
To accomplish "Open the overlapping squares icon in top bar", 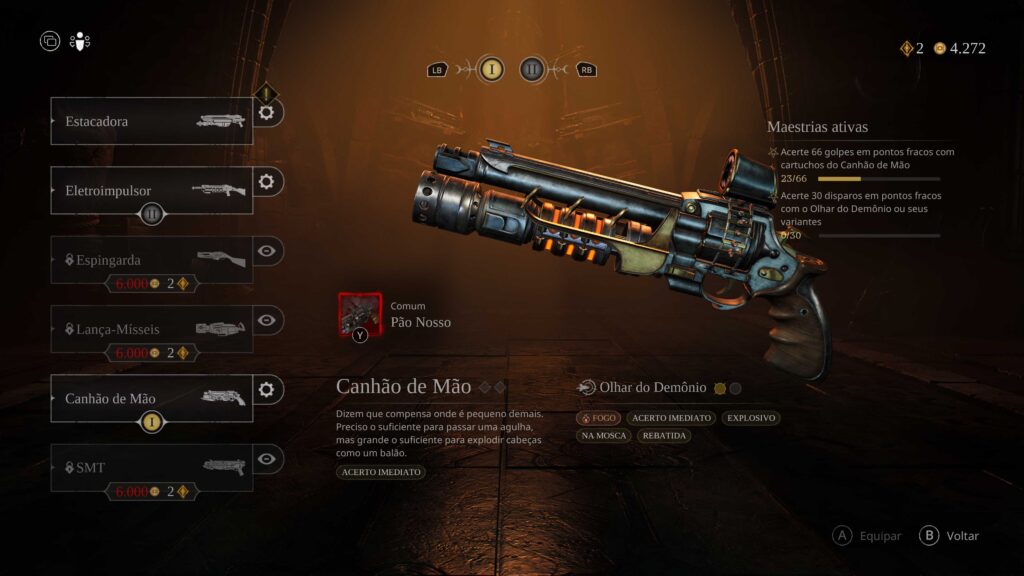I will pyautogui.click(x=50, y=42).
